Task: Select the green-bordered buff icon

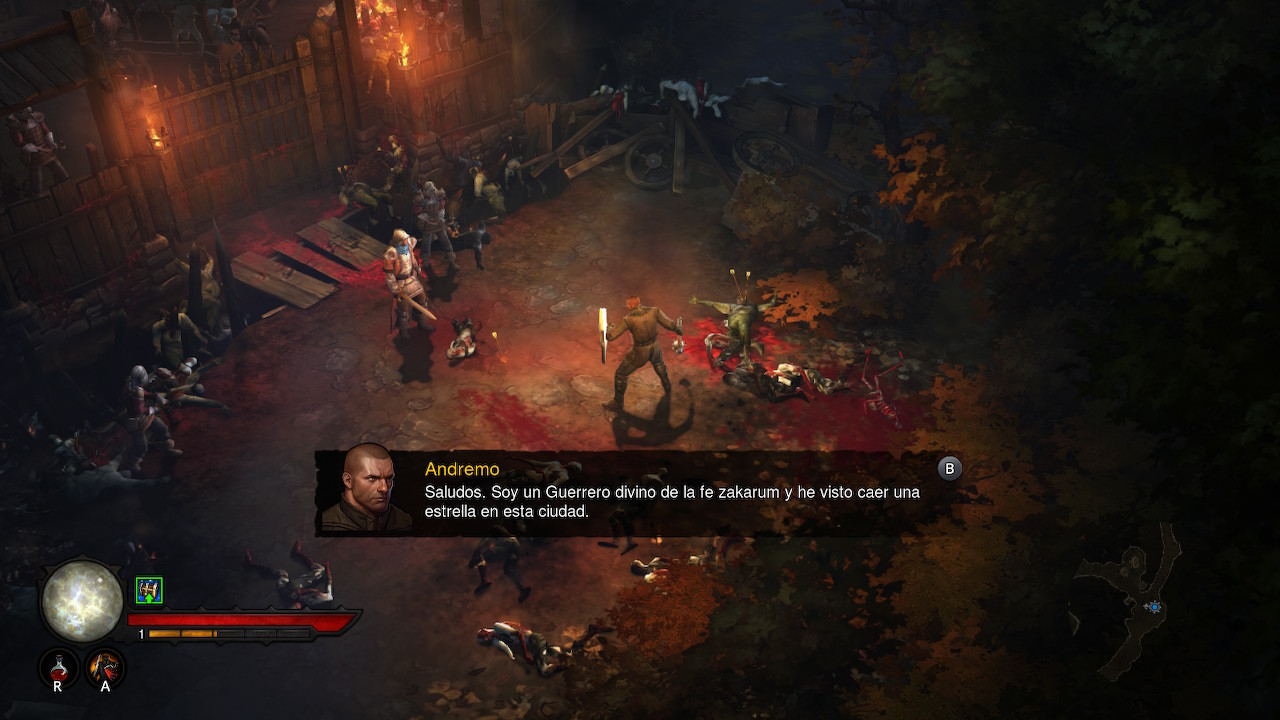Action: click(149, 591)
